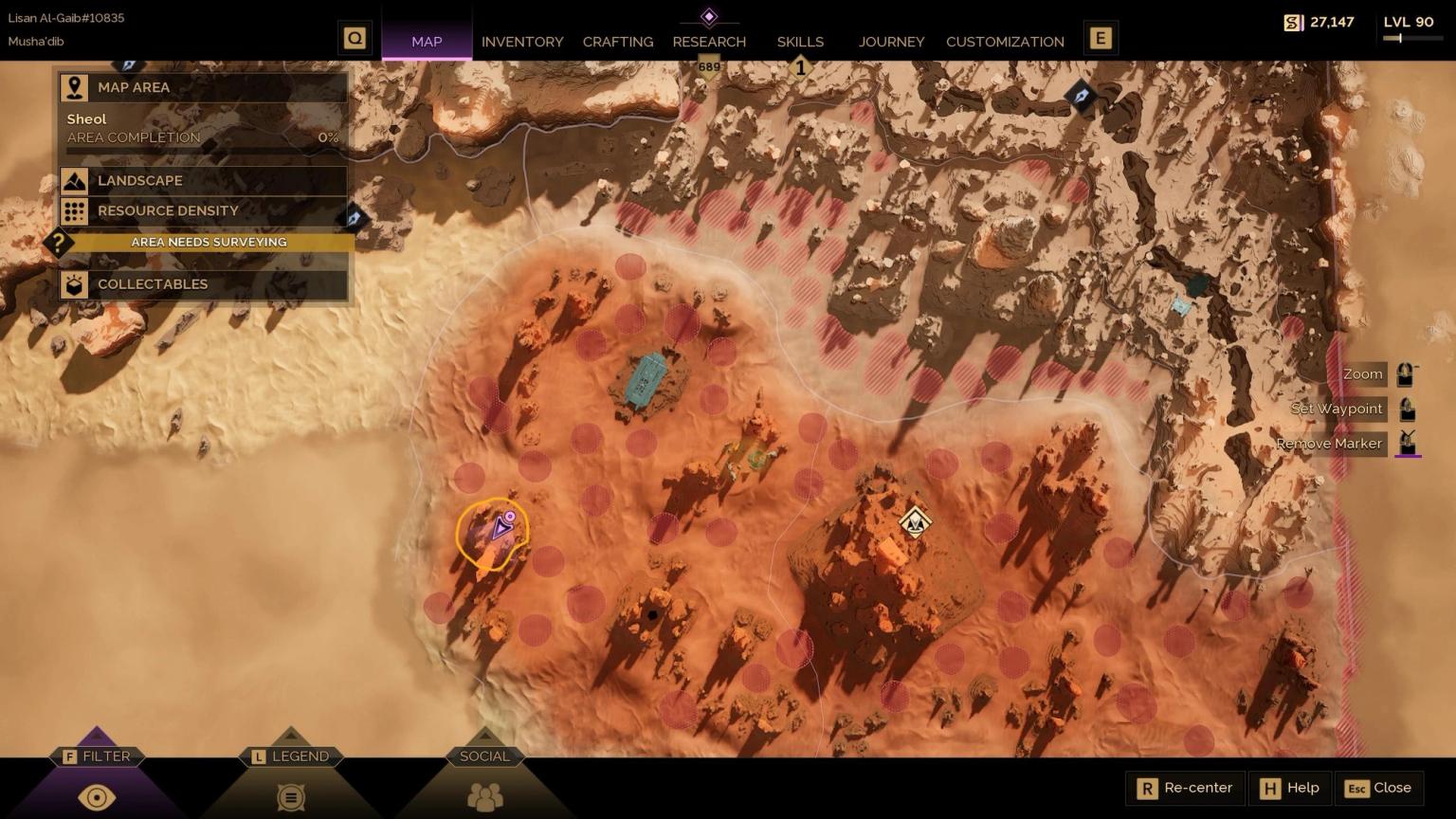Screen dimensions: 1456x819
Task: Toggle the Landscape map overlay
Action: pos(74,180)
